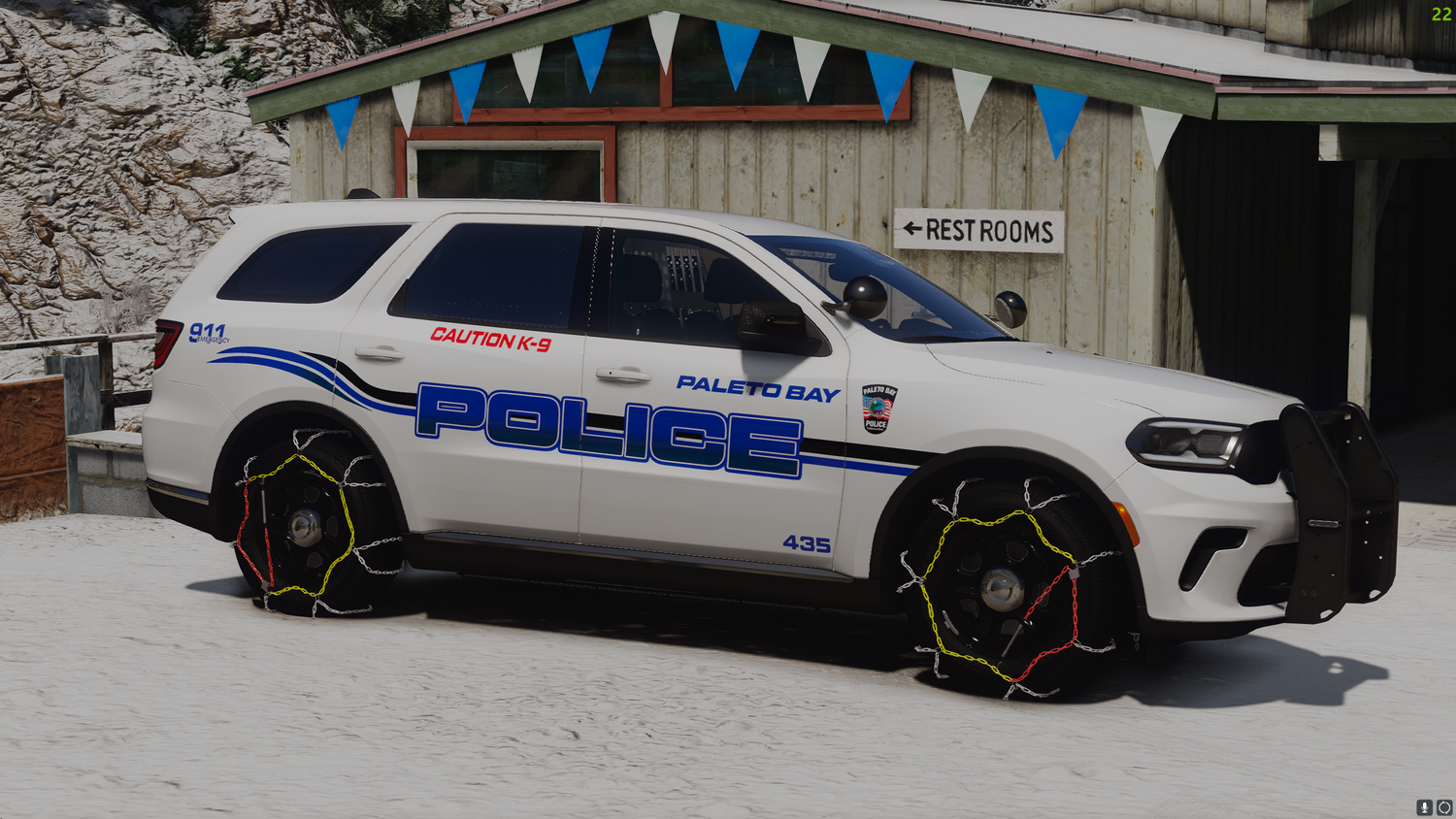Image resolution: width=1456 pixels, height=819 pixels.
Task: Click the circular-arrows instant replay icon
Action: 1443,807
